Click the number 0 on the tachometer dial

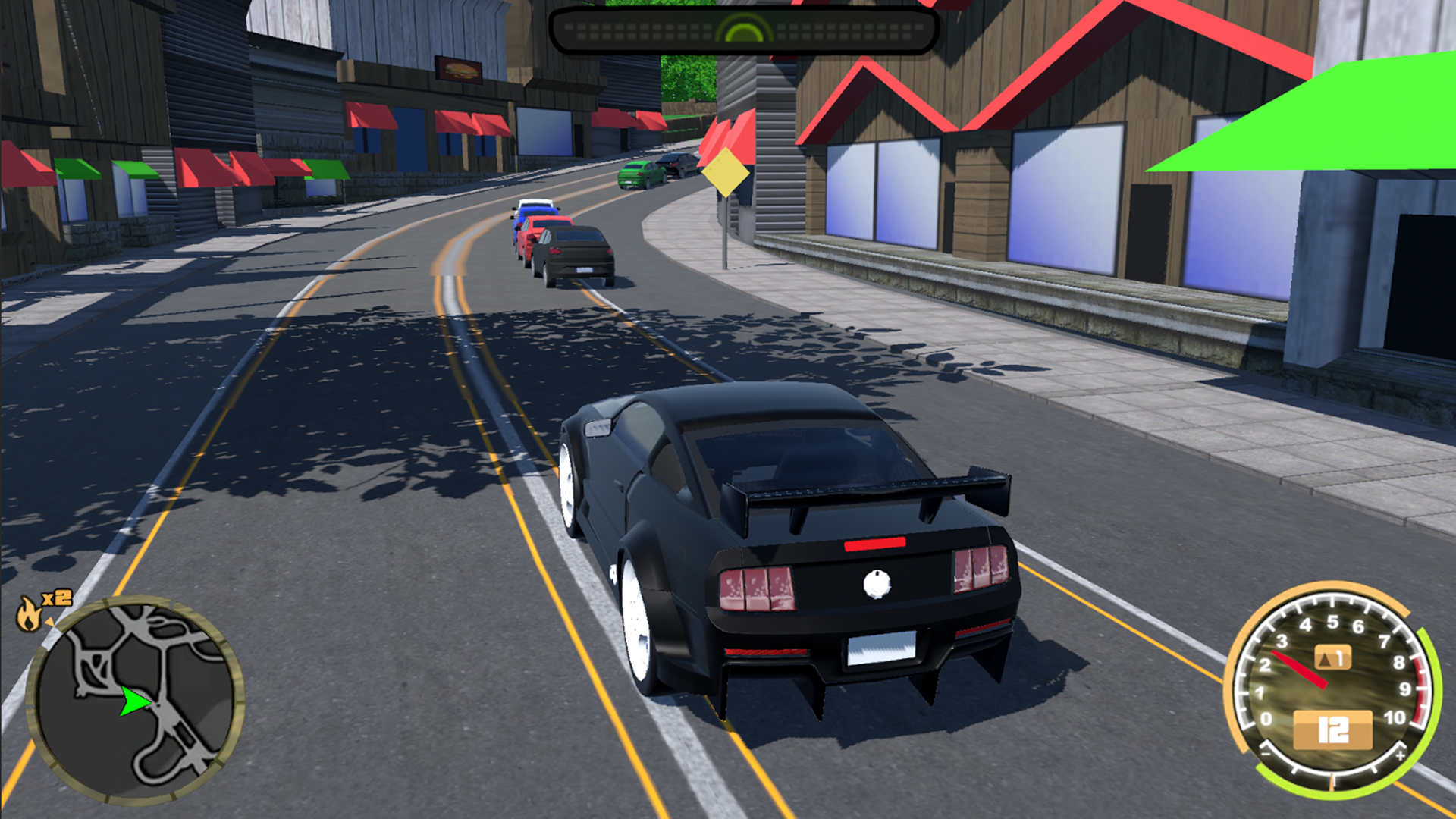1267,718
